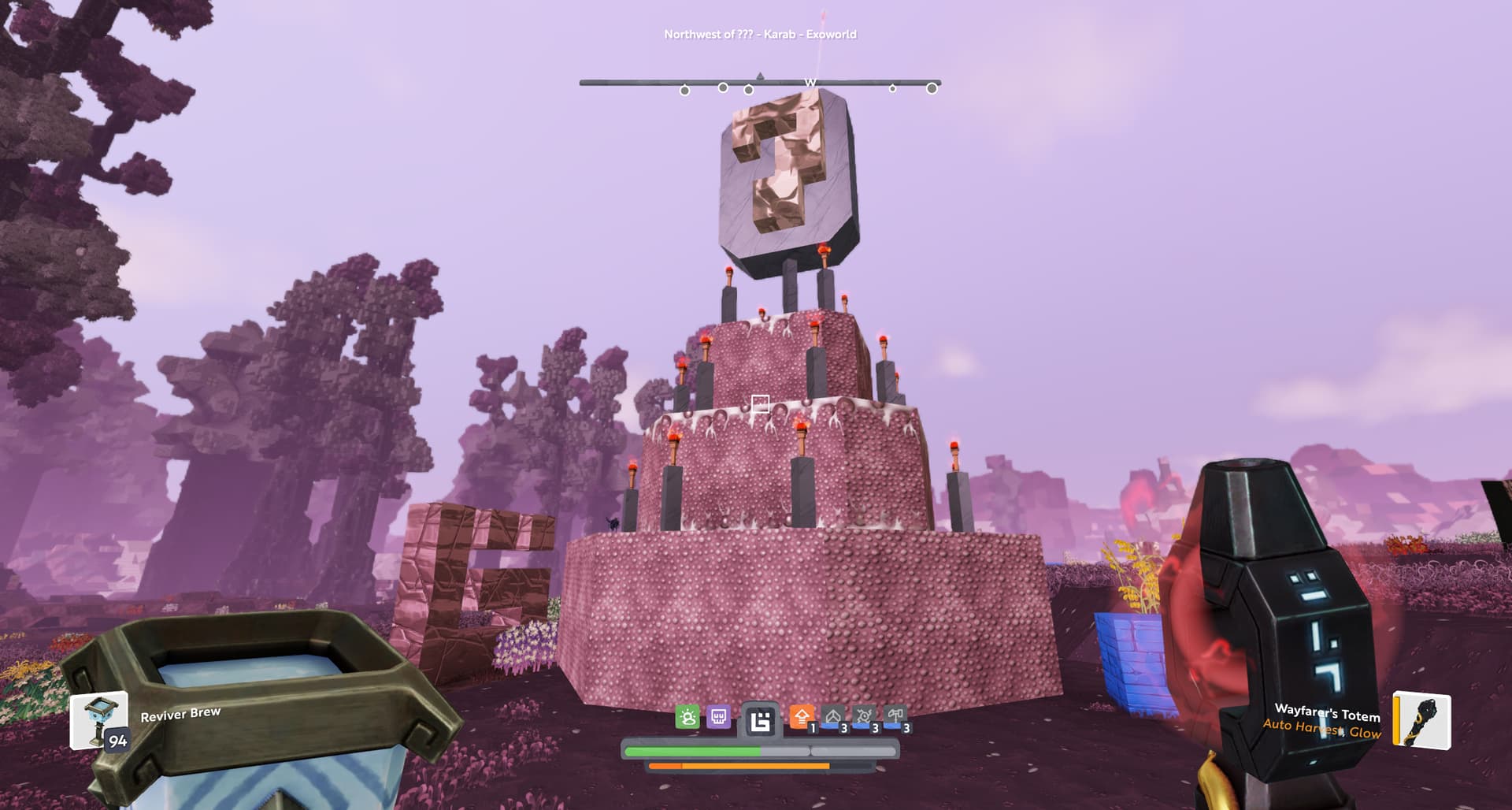
Task: Click the grey sparking orb buff icon
Action: (864, 717)
